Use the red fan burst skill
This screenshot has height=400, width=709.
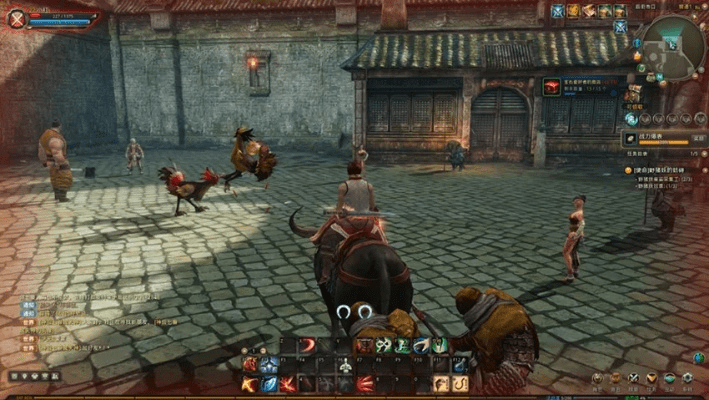[365, 384]
